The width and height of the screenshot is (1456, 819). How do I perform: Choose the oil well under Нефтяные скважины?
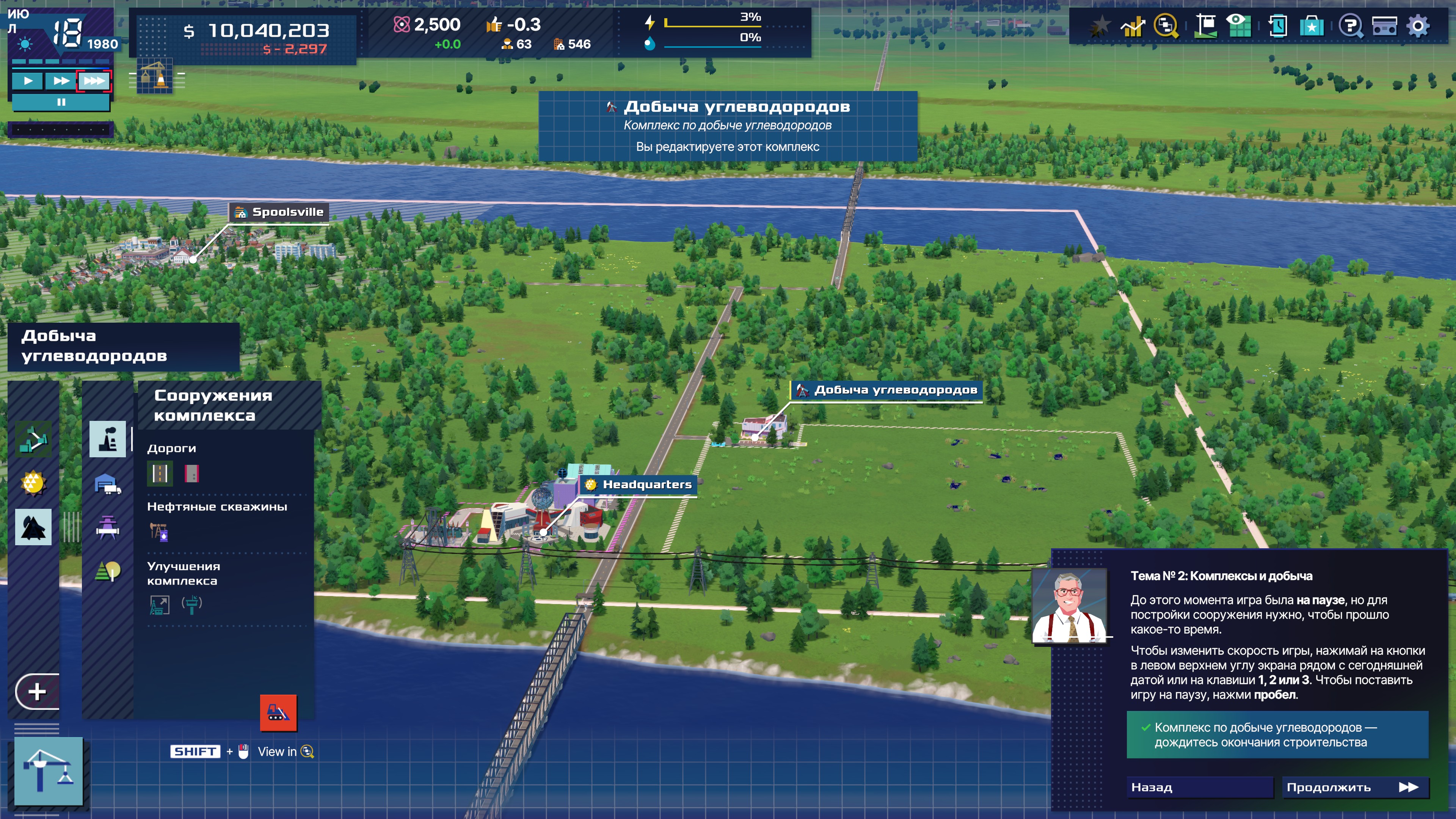[x=159, y=532]
